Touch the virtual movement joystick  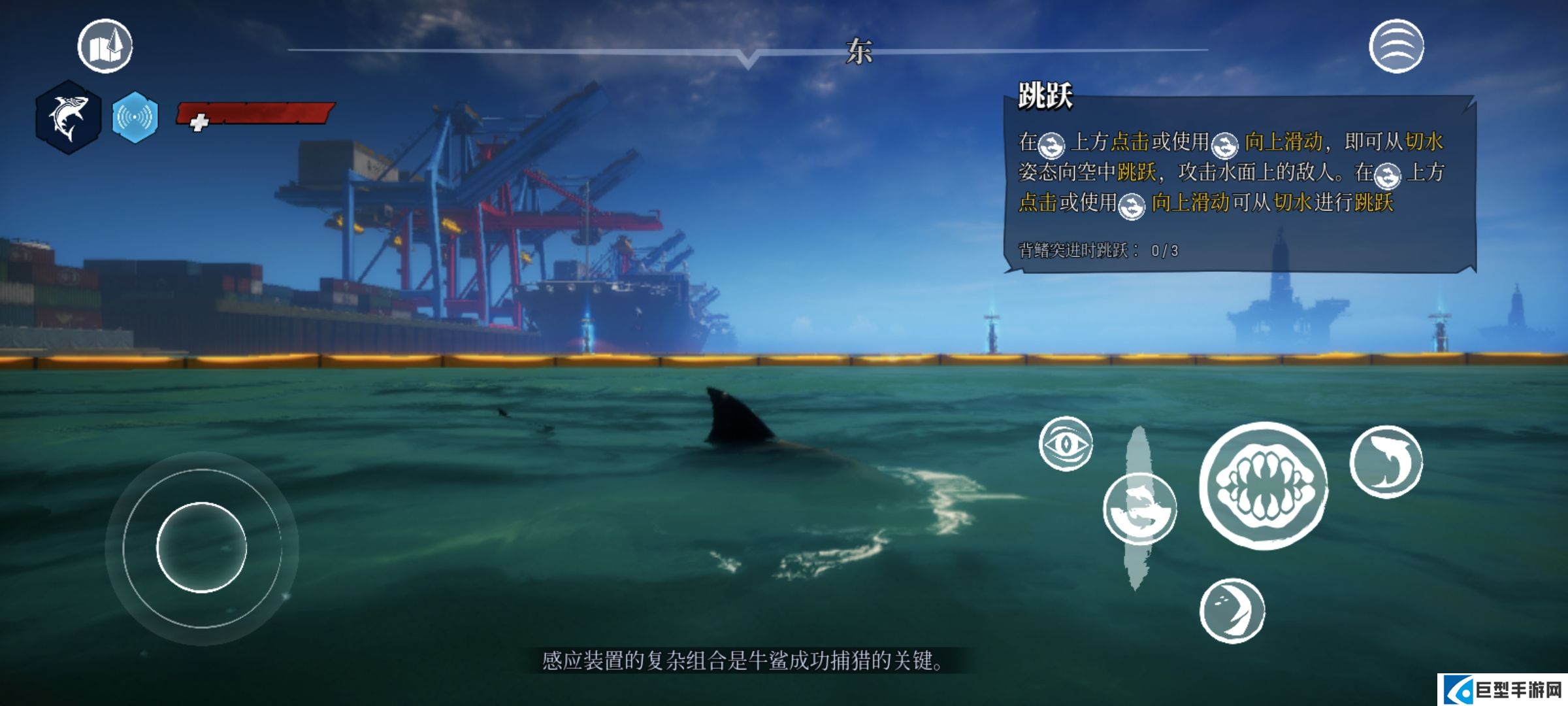(202, 548)
